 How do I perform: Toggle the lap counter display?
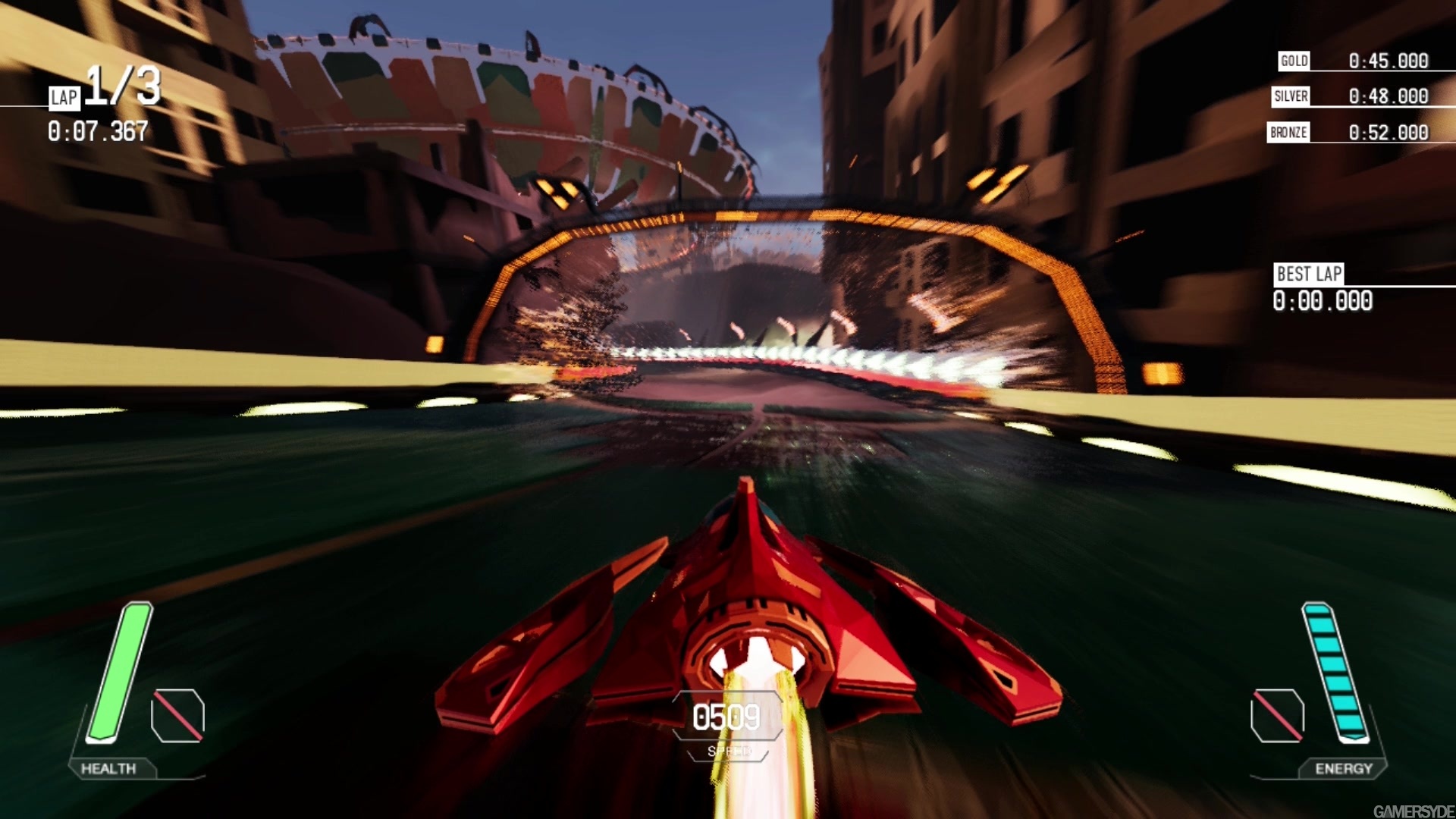pos(65,96)
